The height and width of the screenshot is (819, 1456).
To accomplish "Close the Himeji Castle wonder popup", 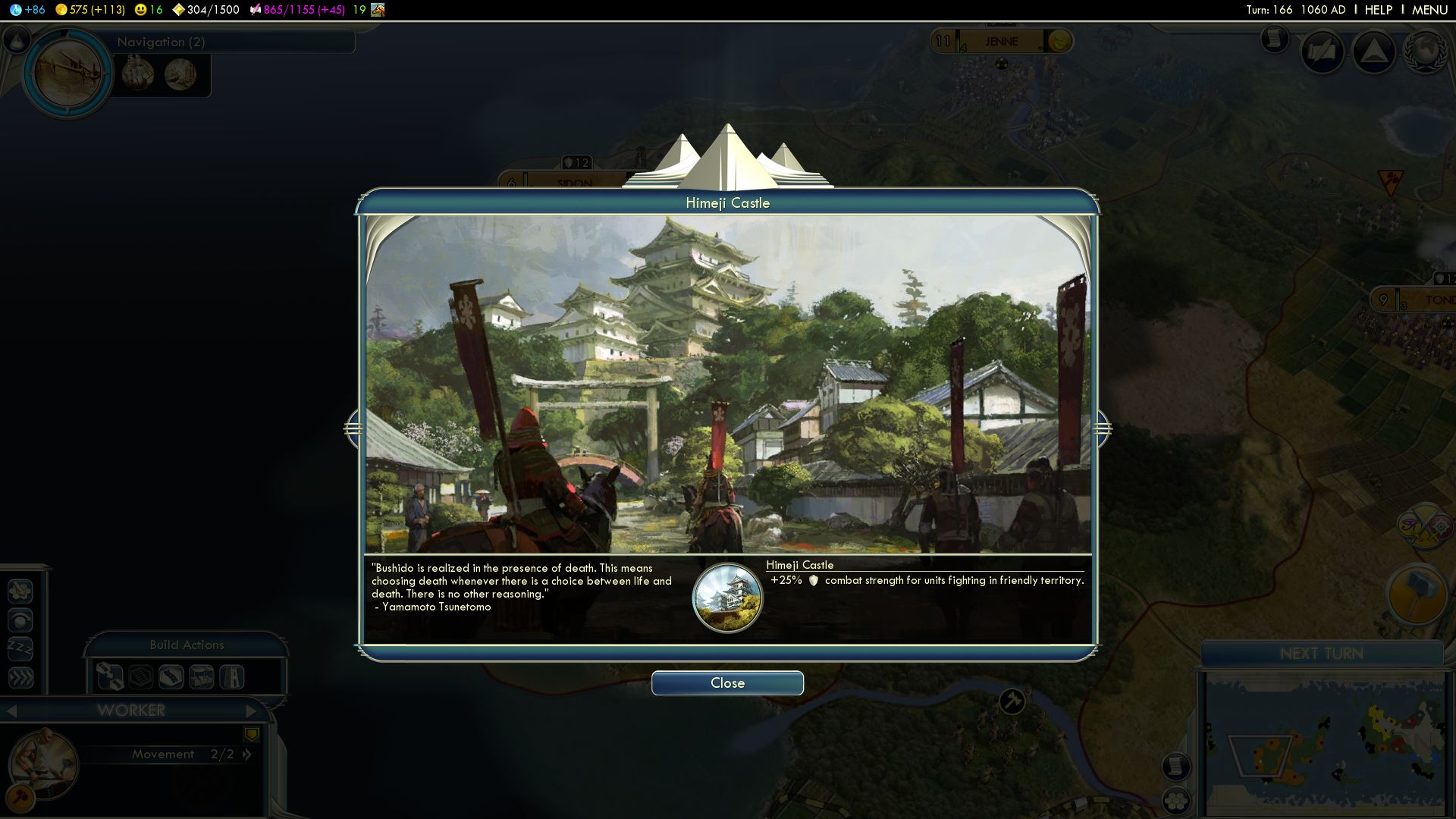I will pyautogui.click(x=727, y=683).
